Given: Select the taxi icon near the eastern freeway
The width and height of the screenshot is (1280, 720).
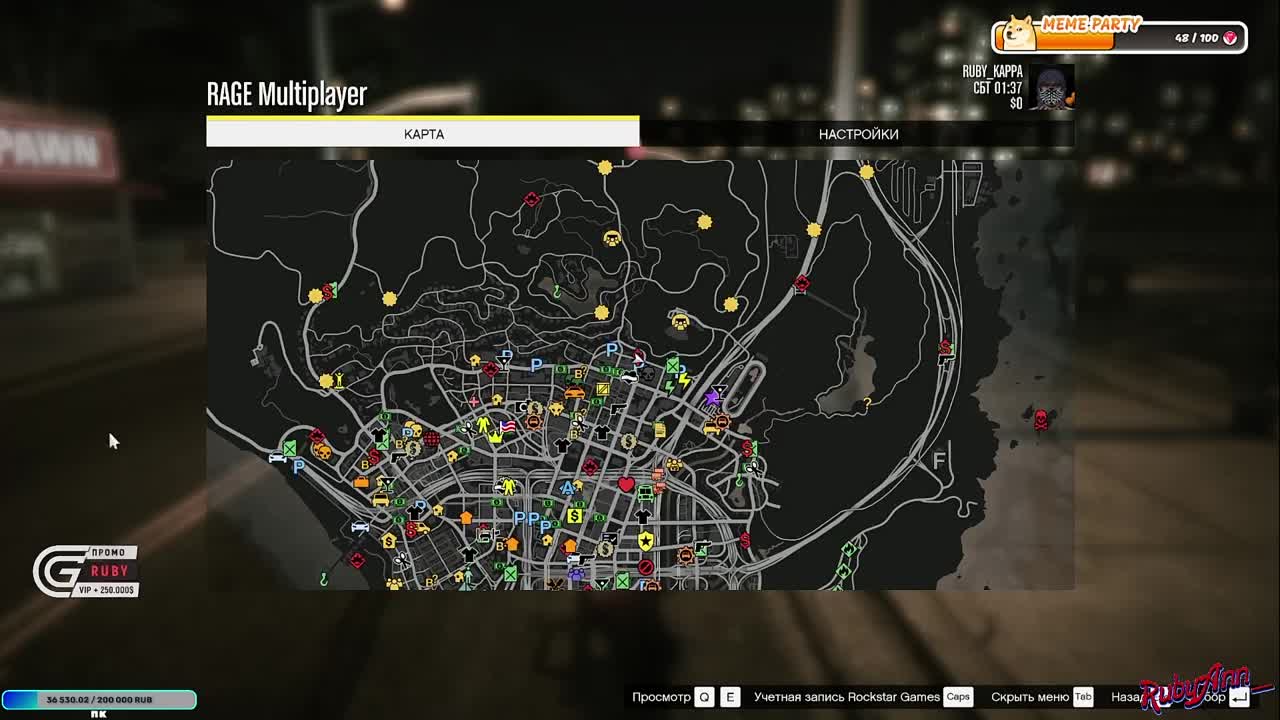Looking at the screenshot, I should pyautogui.click(x=710, y=429).
